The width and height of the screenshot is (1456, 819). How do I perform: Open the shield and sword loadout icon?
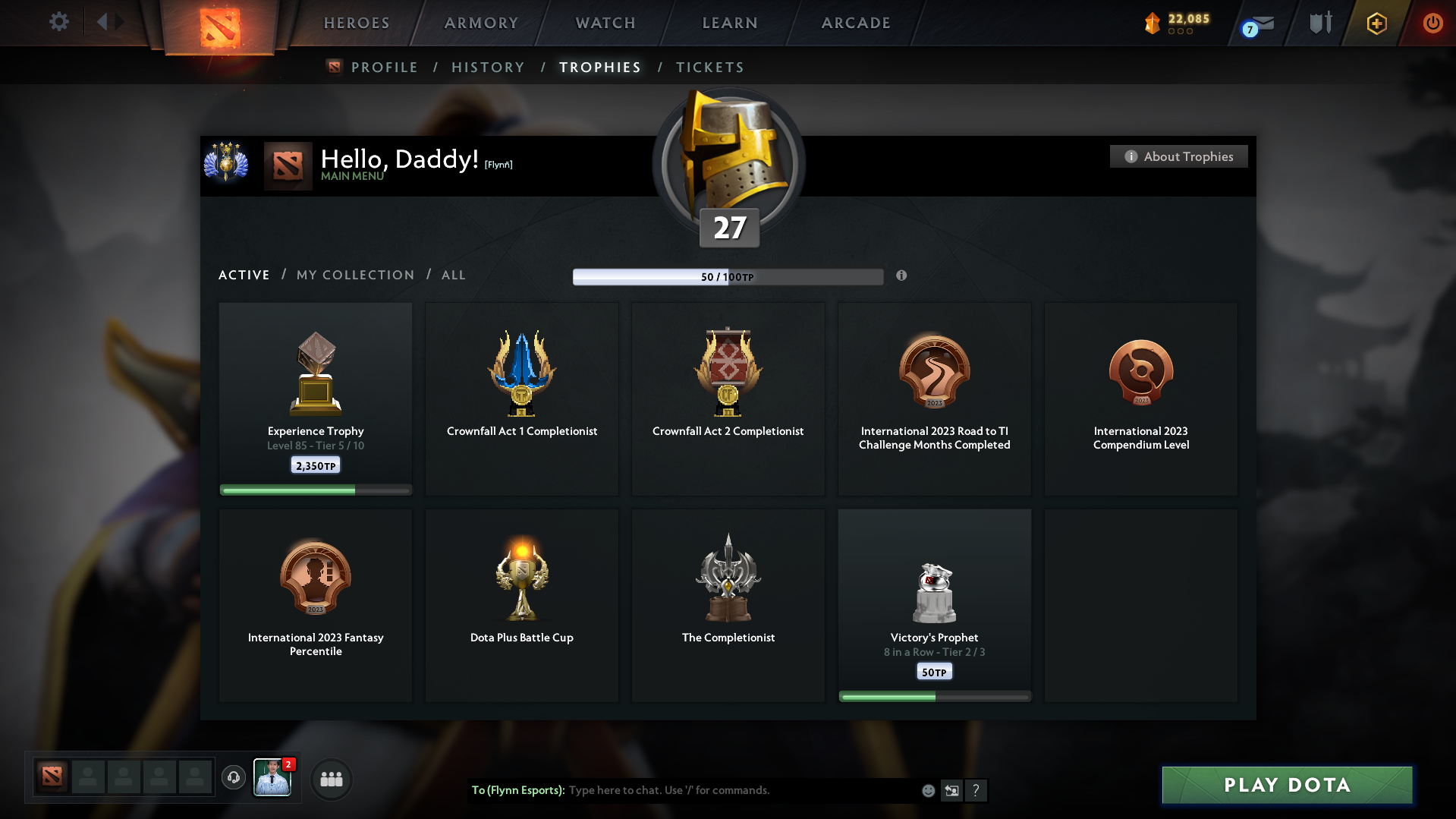pyautogui.click(x=1319, y=23)
